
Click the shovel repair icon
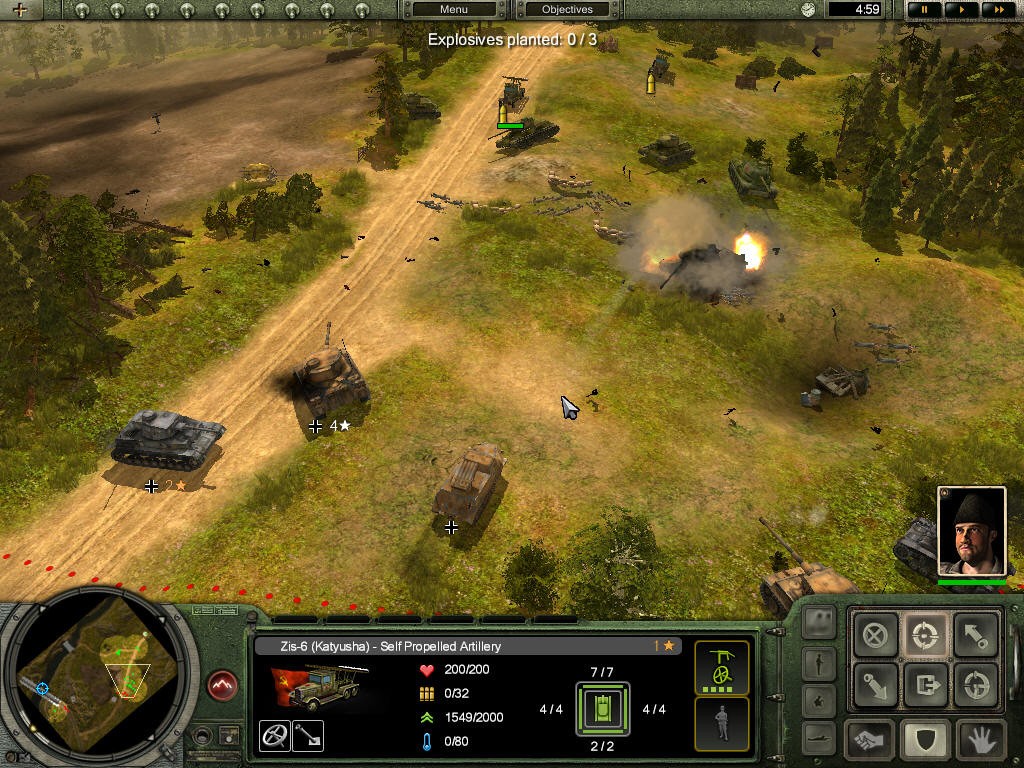[x=308, y=736]
